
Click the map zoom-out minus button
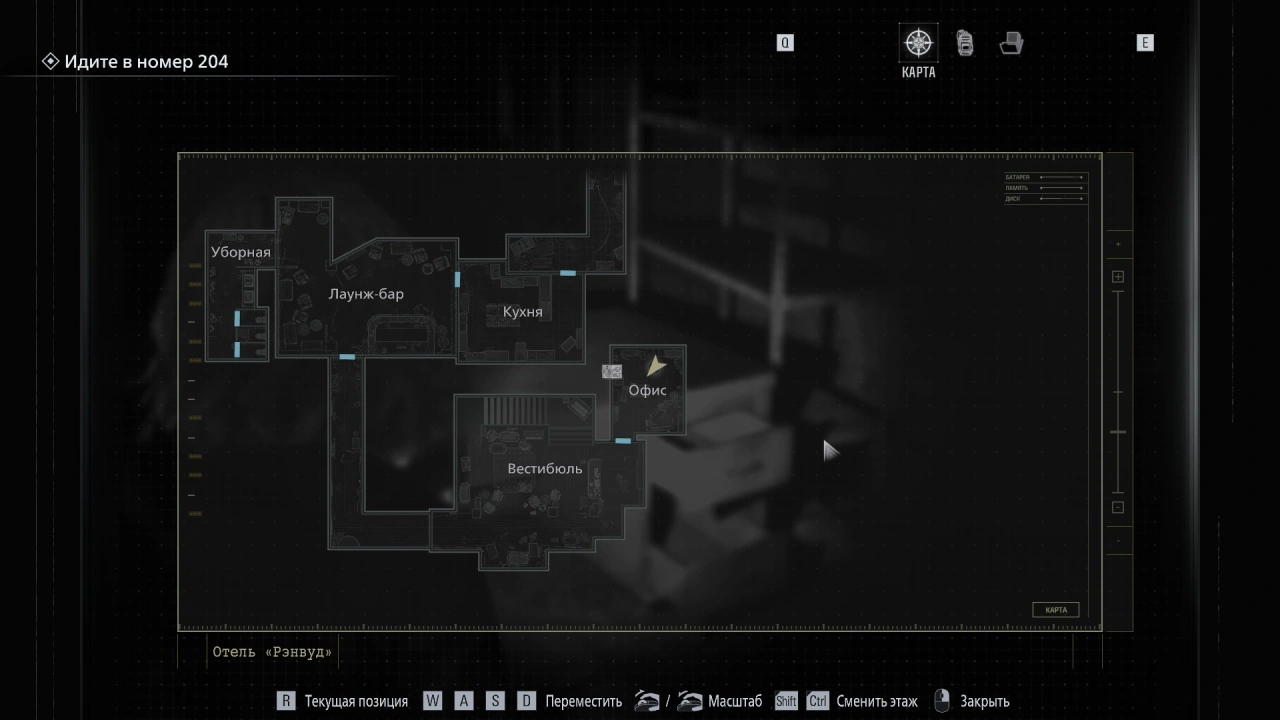tap(1118, 507)
